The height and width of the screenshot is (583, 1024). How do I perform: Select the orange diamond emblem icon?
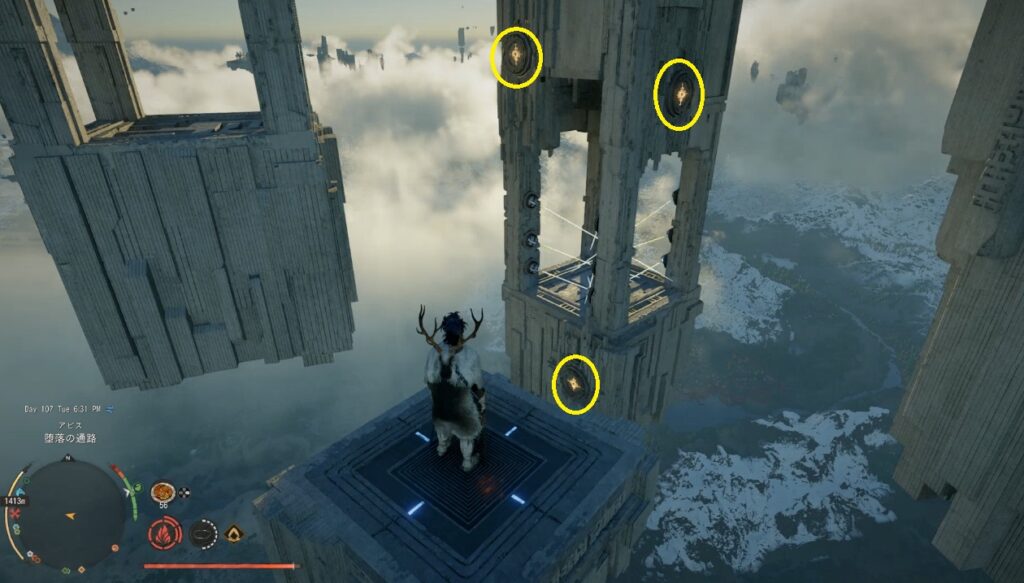(x=235, y=533)
